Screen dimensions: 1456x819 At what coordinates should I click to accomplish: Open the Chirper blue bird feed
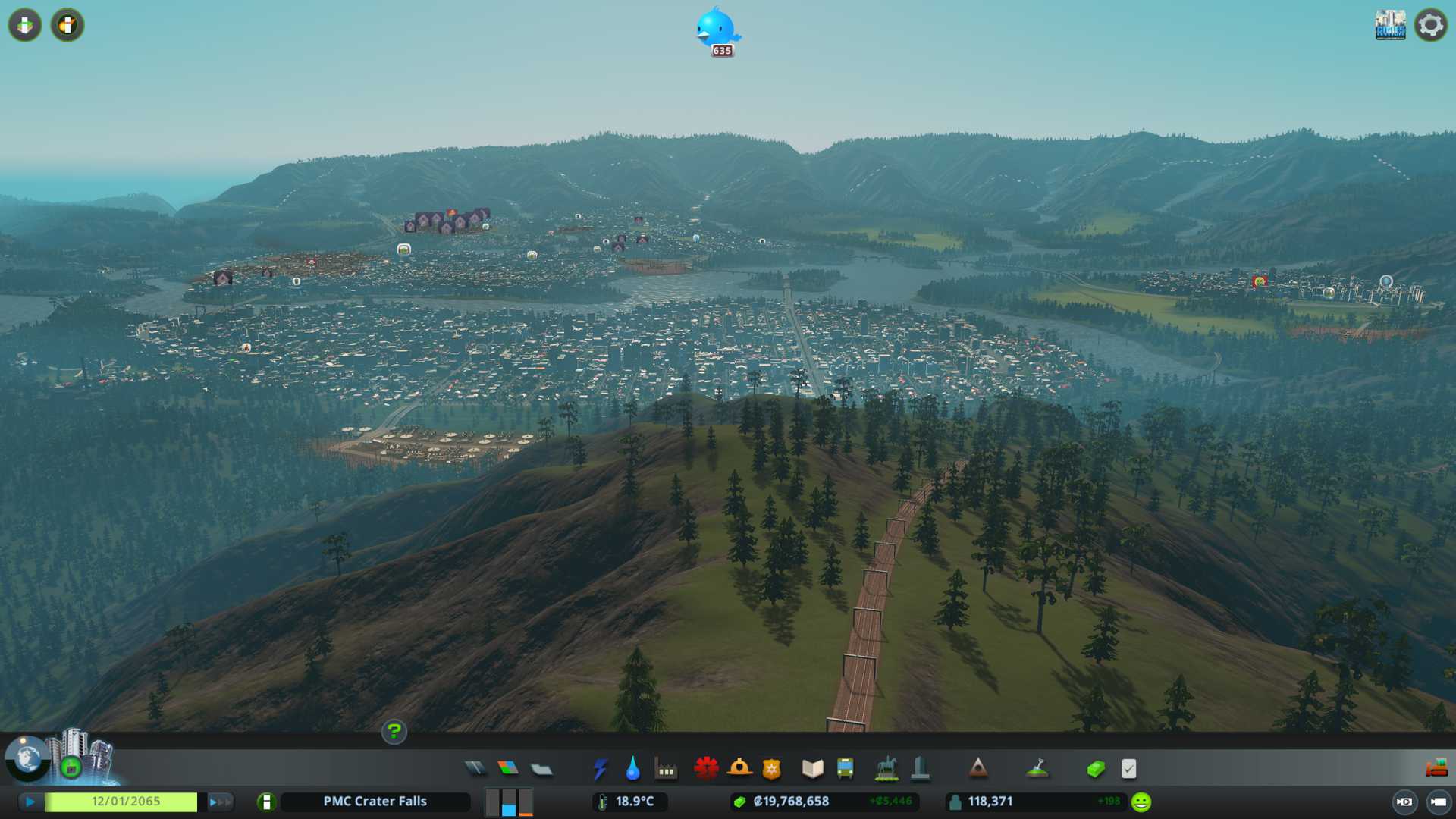pos(717,30)
